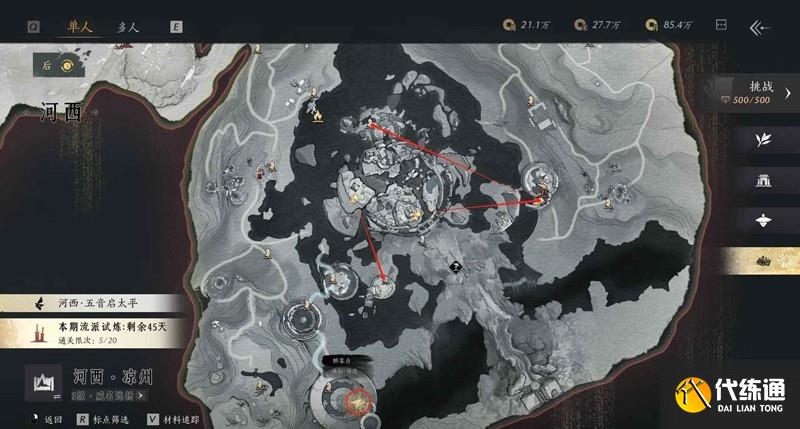
Task: Select the sidebar icon below the pavilion
Action: tap(764, 220)
